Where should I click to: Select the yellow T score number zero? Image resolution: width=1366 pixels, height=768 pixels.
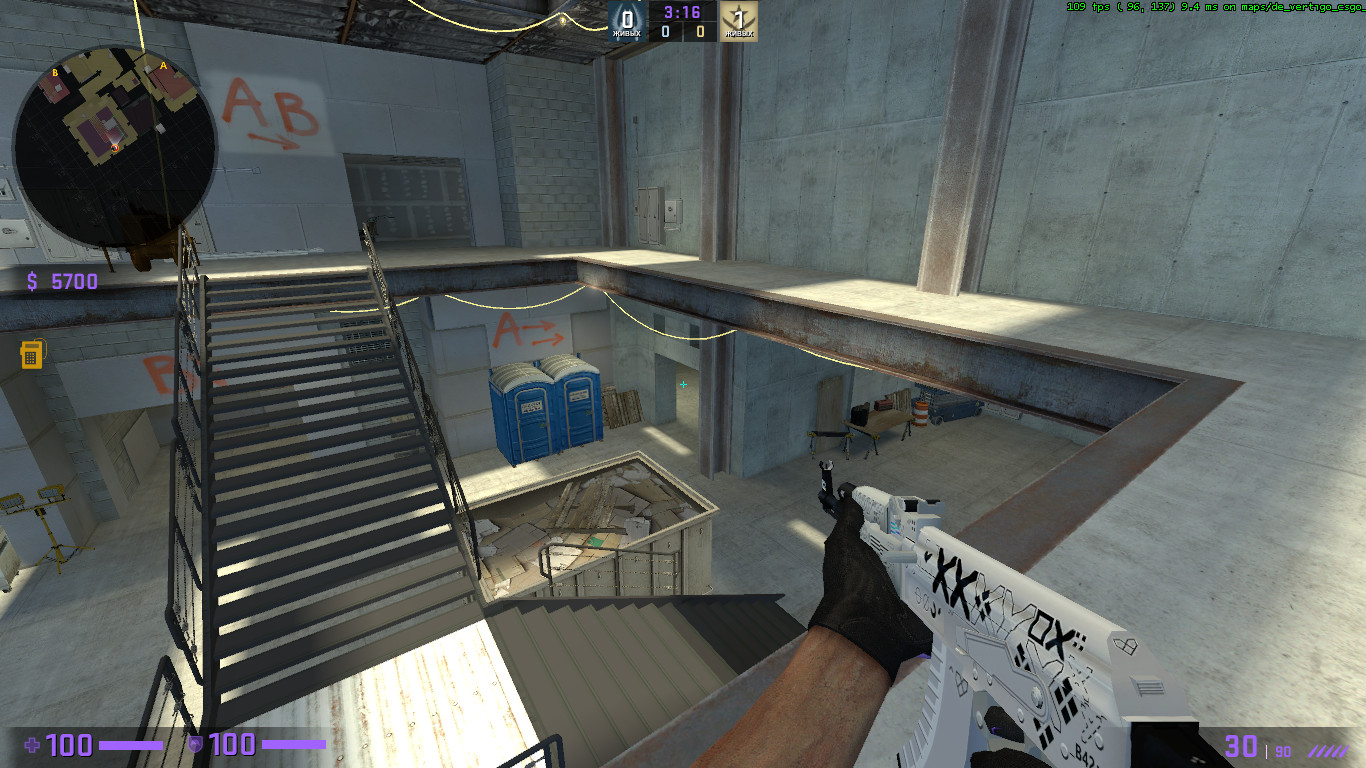[700, 30]
